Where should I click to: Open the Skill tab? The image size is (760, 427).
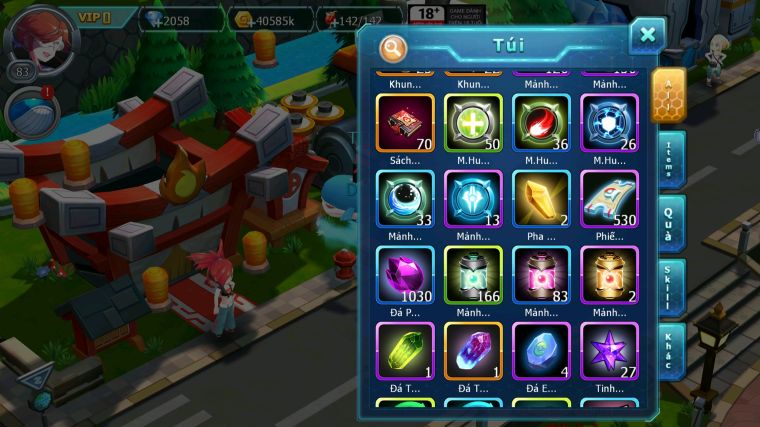[x=672, y=287]
